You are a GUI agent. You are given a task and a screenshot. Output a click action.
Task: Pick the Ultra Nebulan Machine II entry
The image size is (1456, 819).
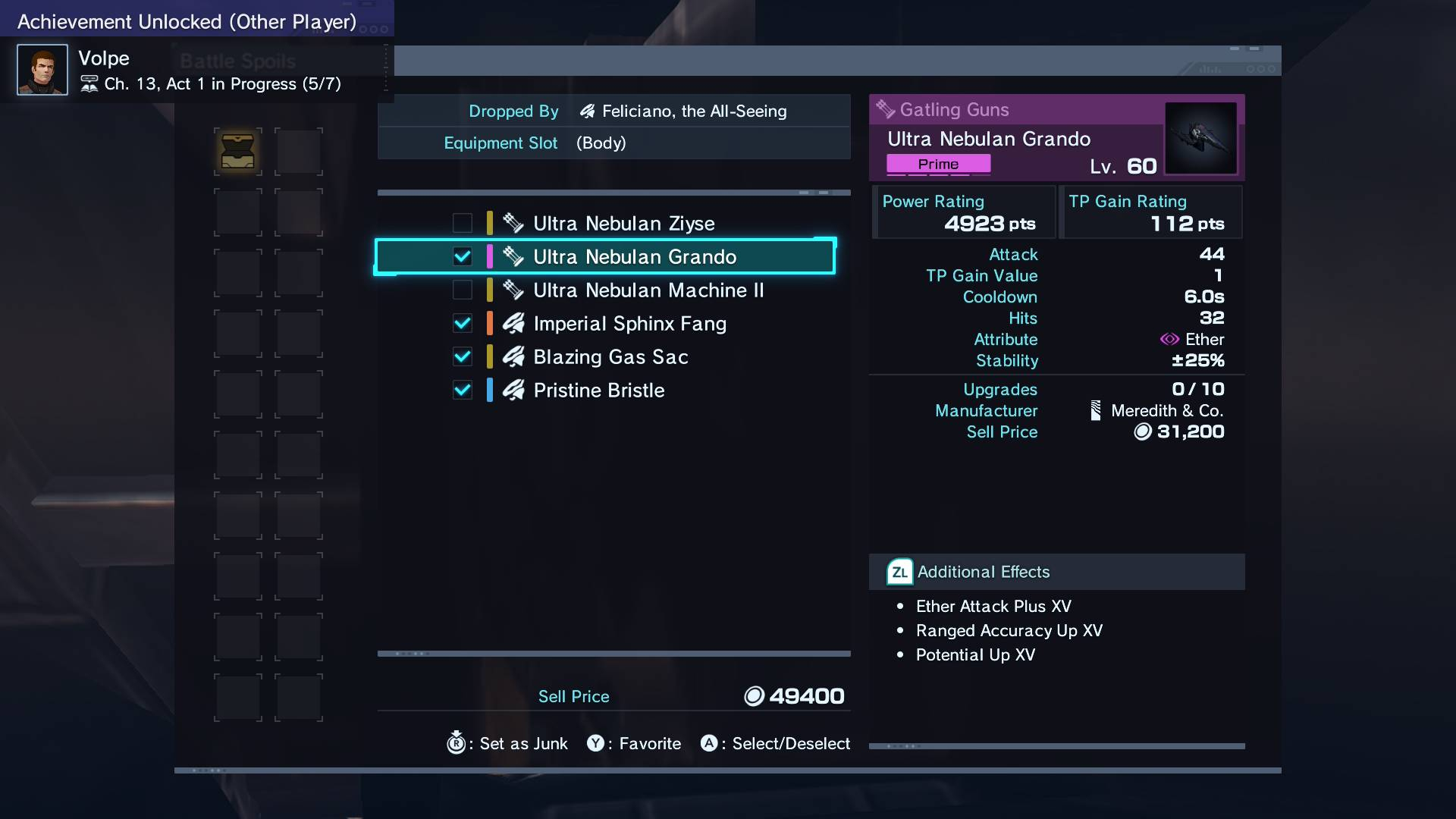pyautogui.click(x=648, y=290)
